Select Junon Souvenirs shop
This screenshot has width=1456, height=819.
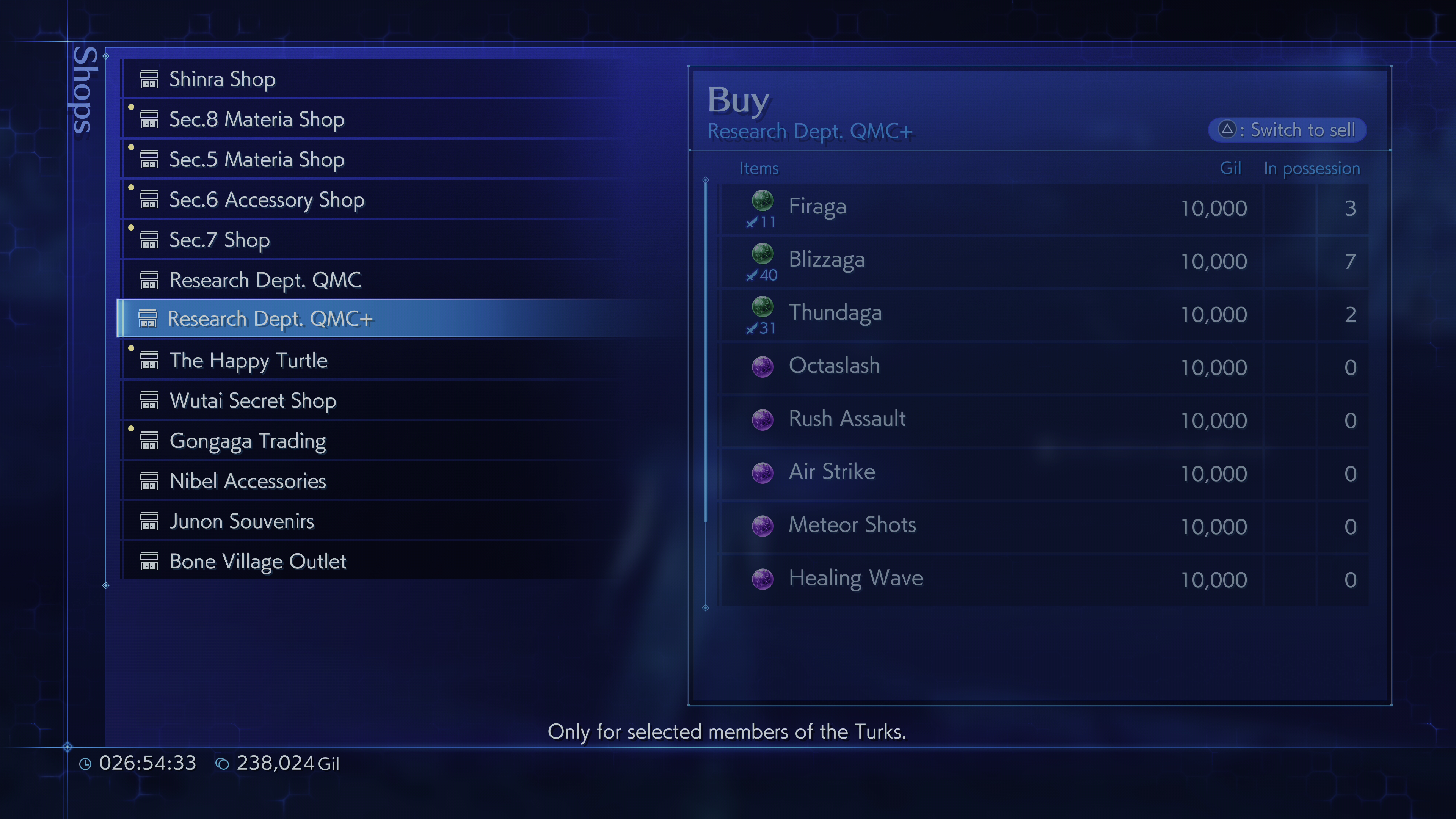[242, 521]
